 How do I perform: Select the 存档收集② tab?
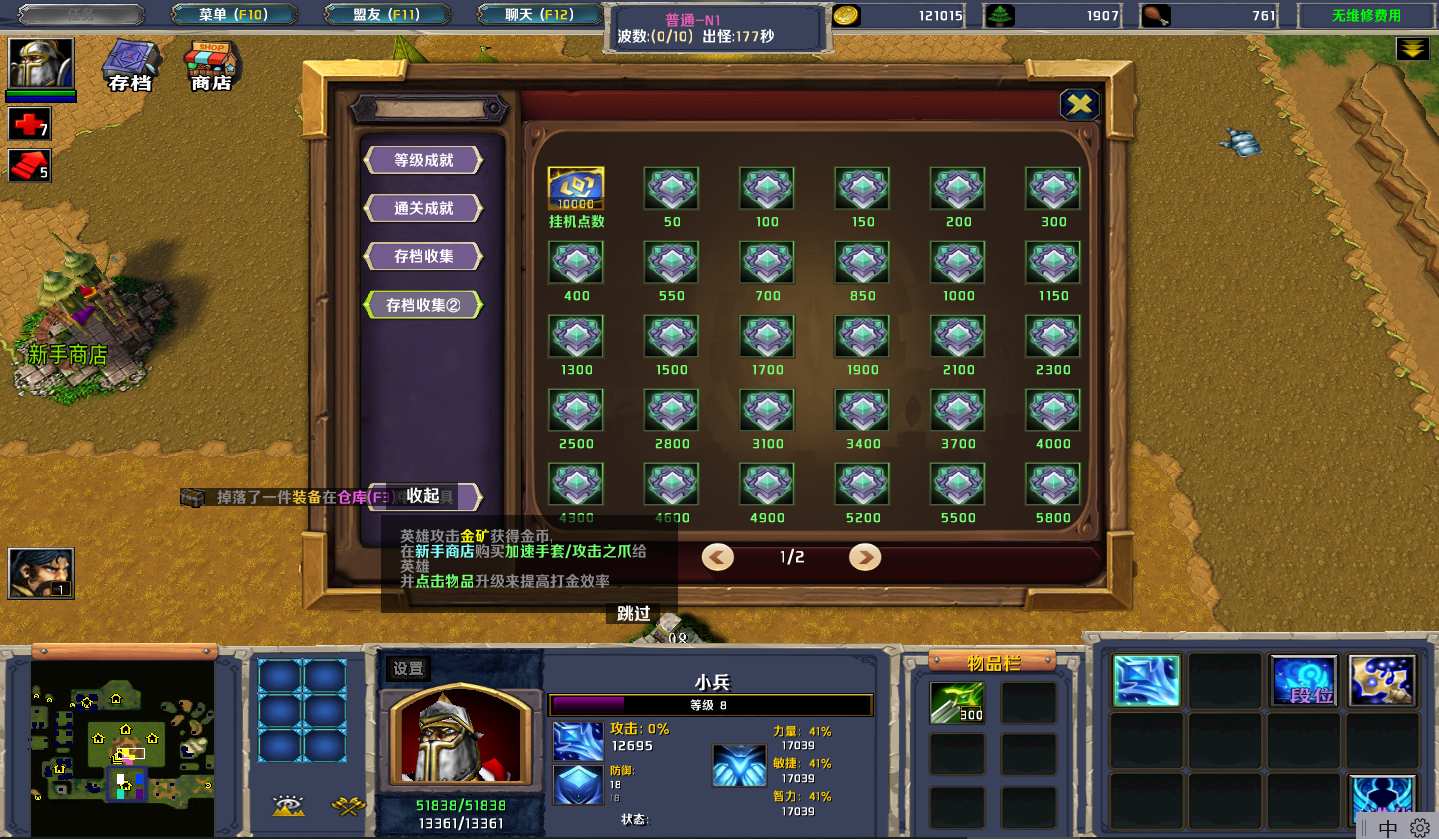(x=423, y=305)
